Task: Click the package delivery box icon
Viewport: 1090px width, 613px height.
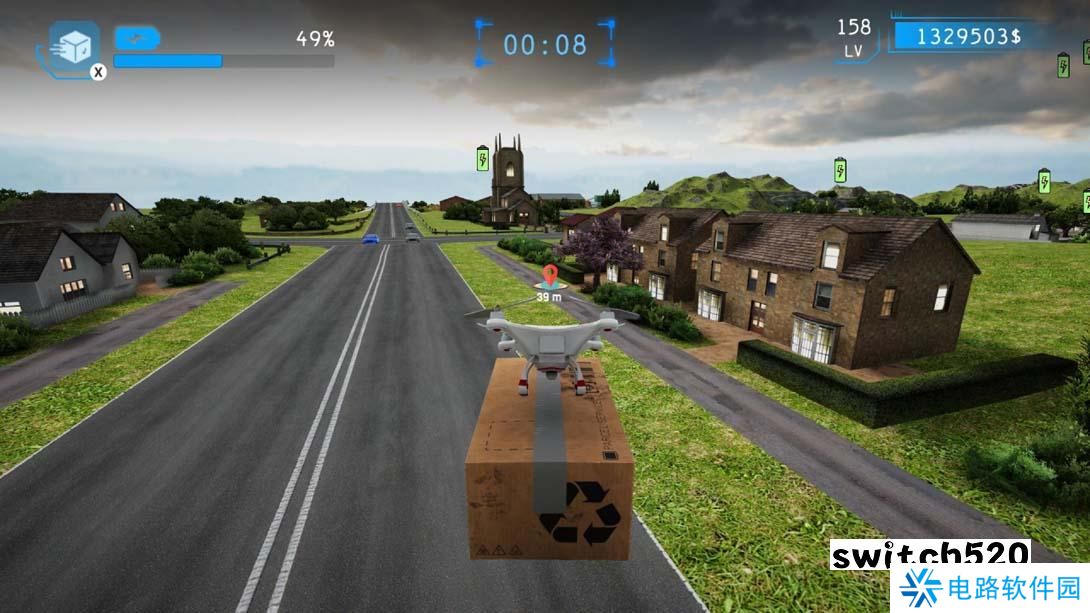Action: pyautogui.click(x=74, y=46)
